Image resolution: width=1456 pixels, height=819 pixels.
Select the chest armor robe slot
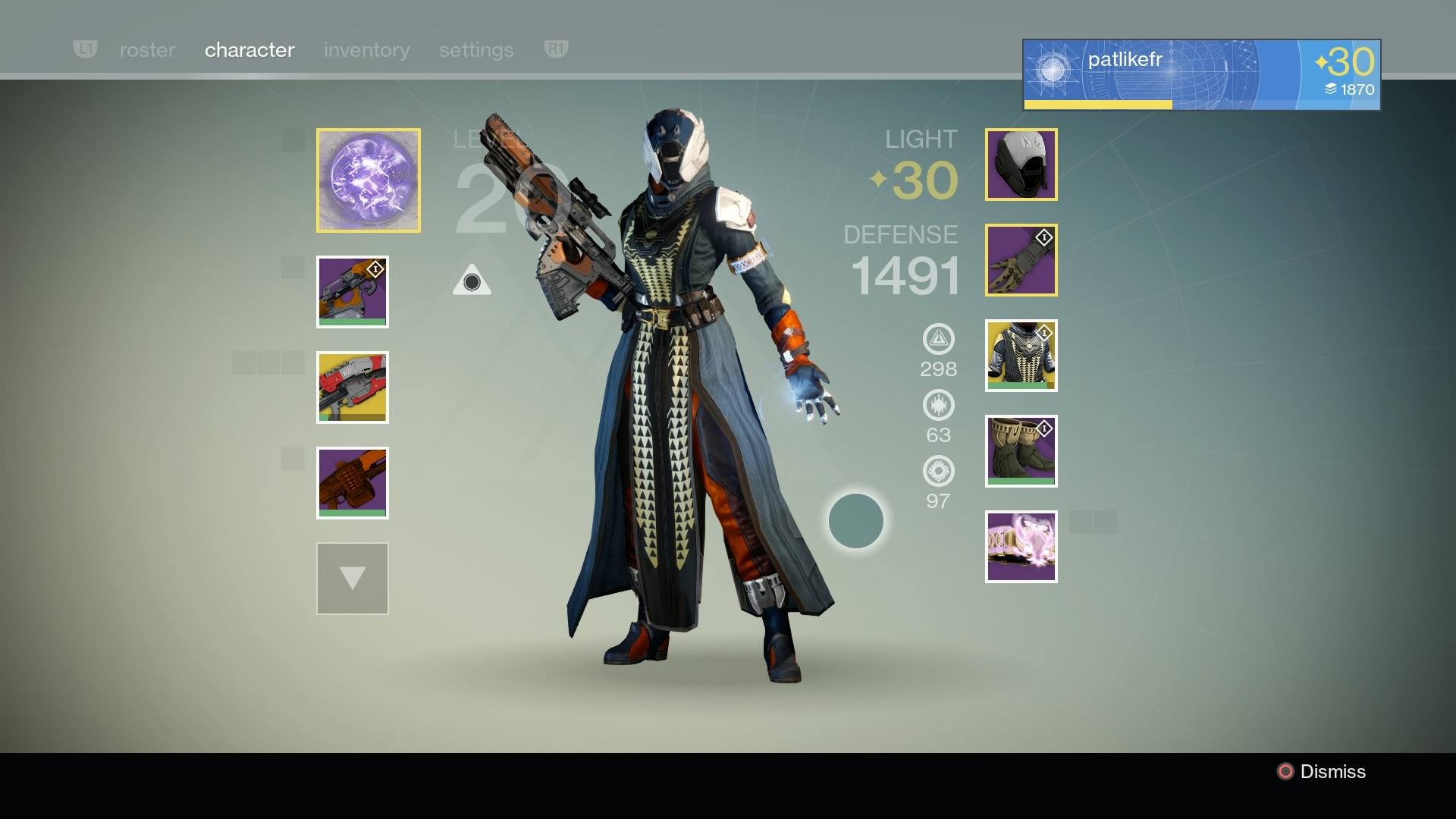[x=1021, y=356]
